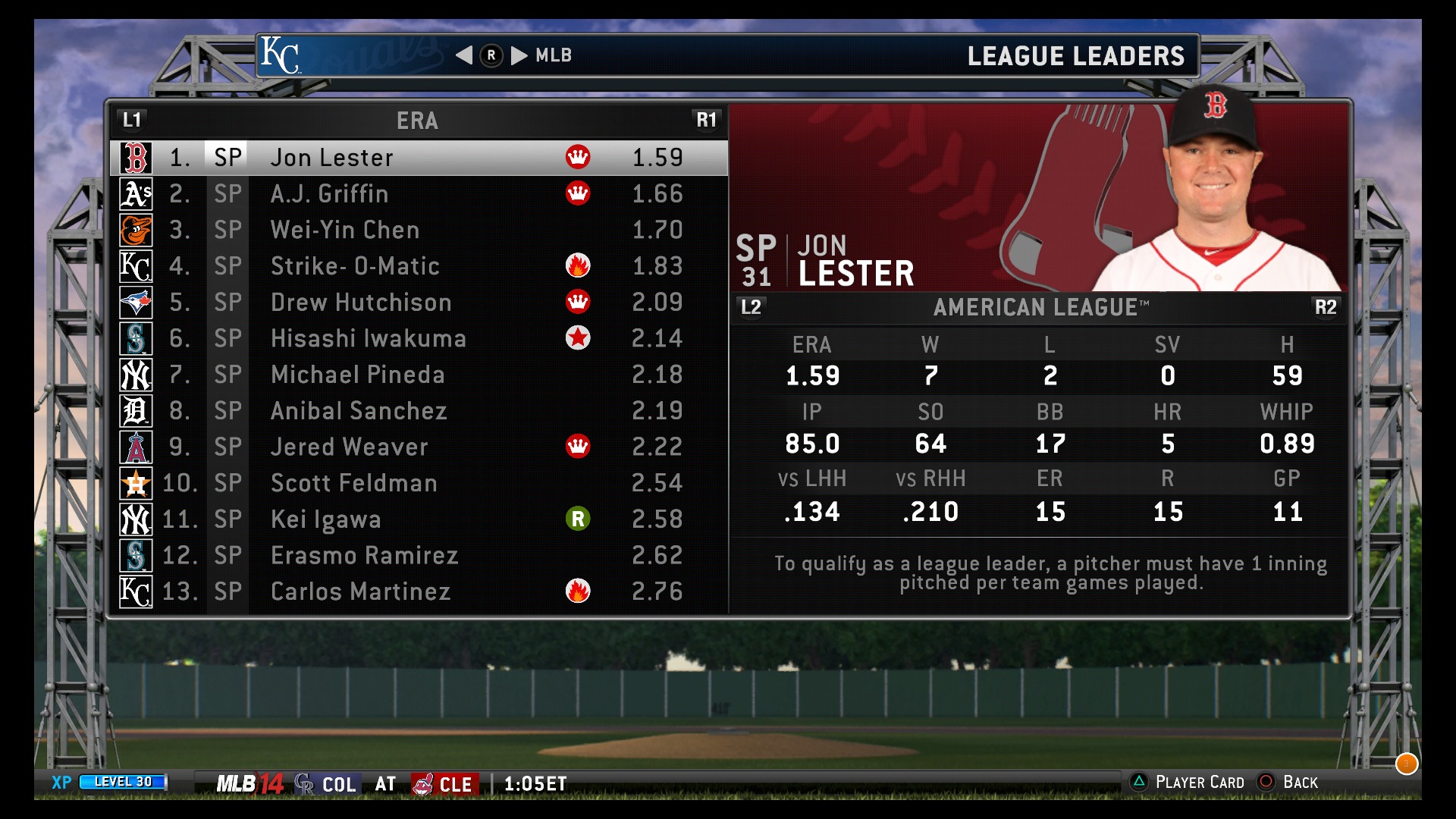Select Kei Igawa in the list

tap(419, 519)
